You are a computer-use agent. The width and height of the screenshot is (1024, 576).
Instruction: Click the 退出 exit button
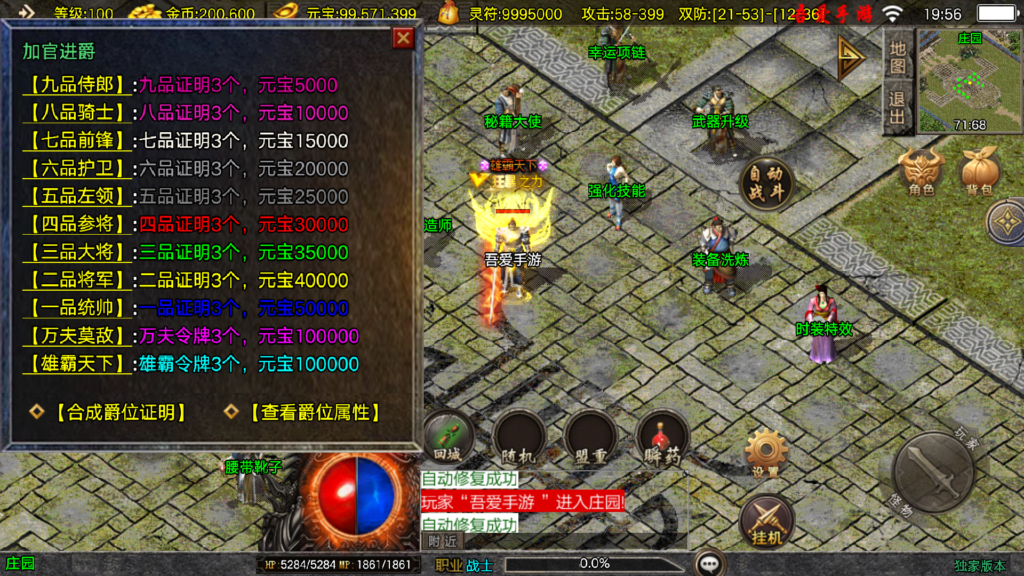pyautogui.click(x=898, y=108)
